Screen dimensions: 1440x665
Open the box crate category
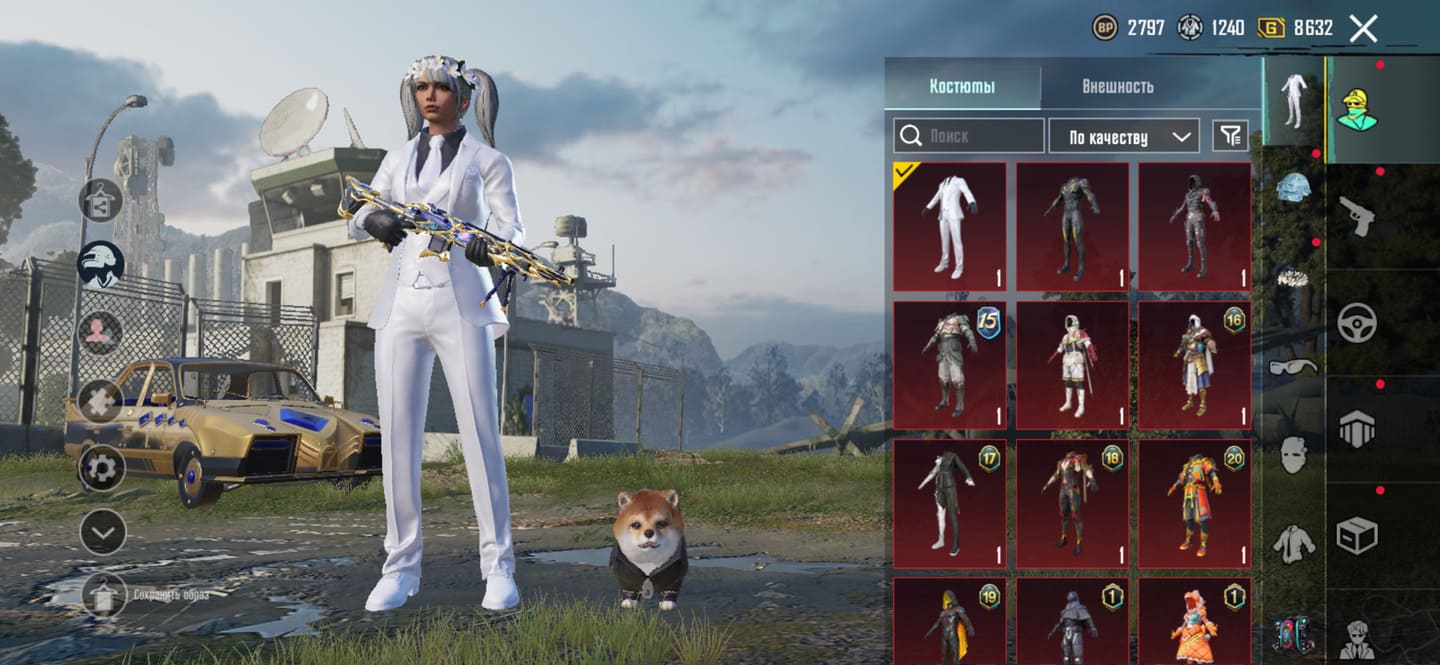pos(1357,535)
